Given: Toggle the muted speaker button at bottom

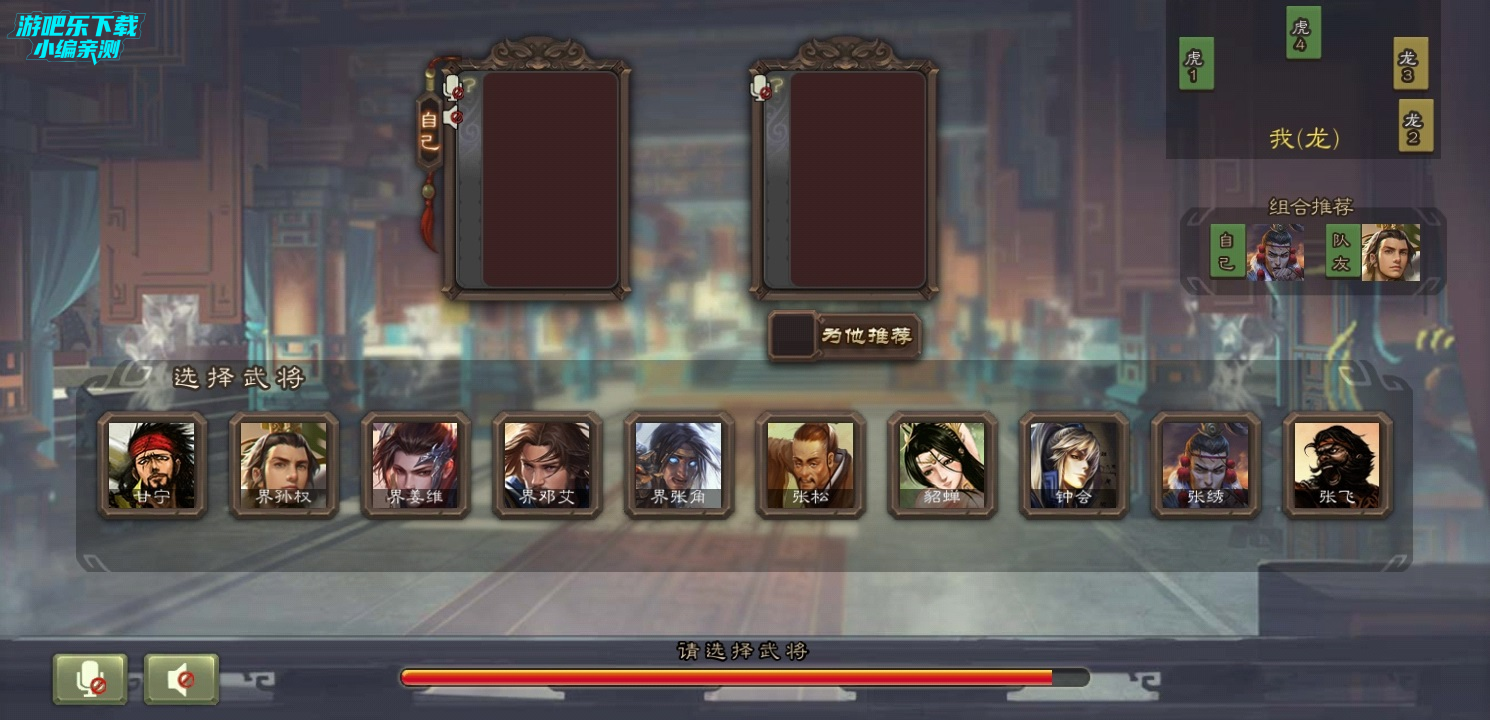Looking at the screenshot, I should pos(181,680).
